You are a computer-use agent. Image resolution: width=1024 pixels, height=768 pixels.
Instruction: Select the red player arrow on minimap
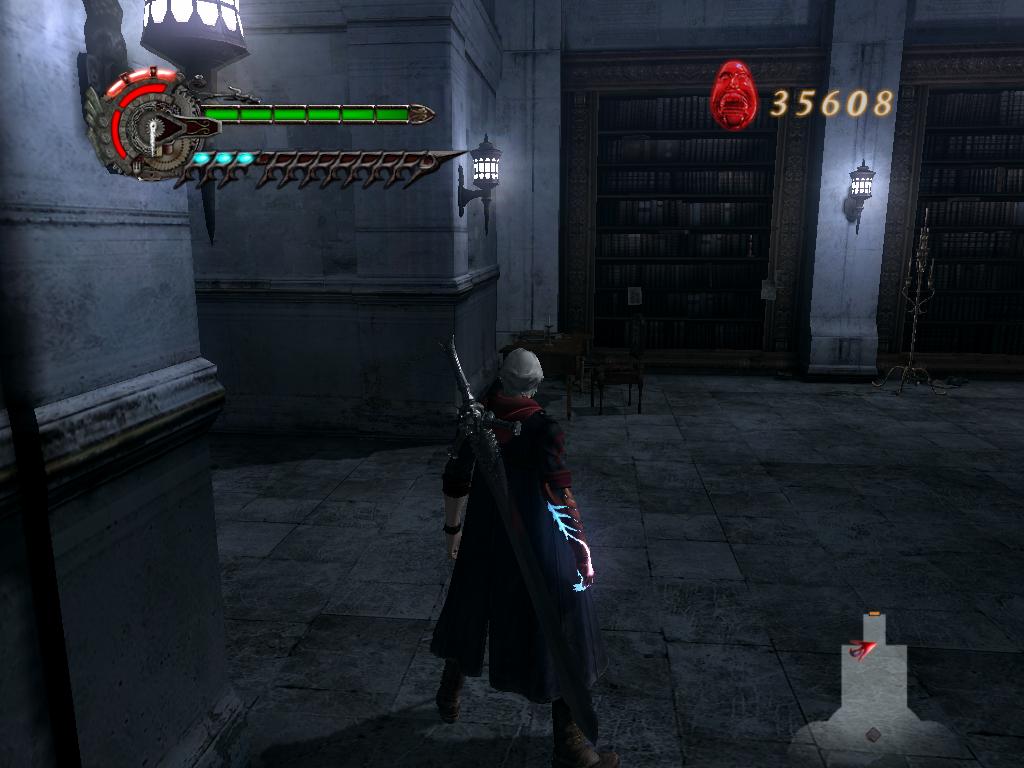pos(861,650)
